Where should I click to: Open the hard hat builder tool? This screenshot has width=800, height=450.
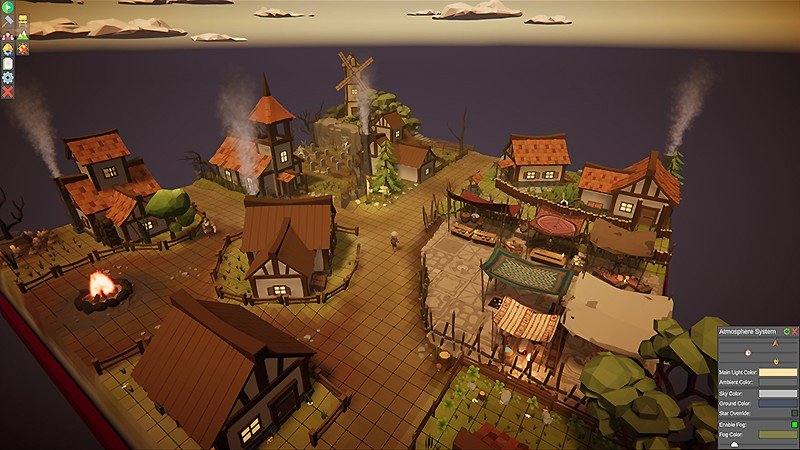point(8,48)
